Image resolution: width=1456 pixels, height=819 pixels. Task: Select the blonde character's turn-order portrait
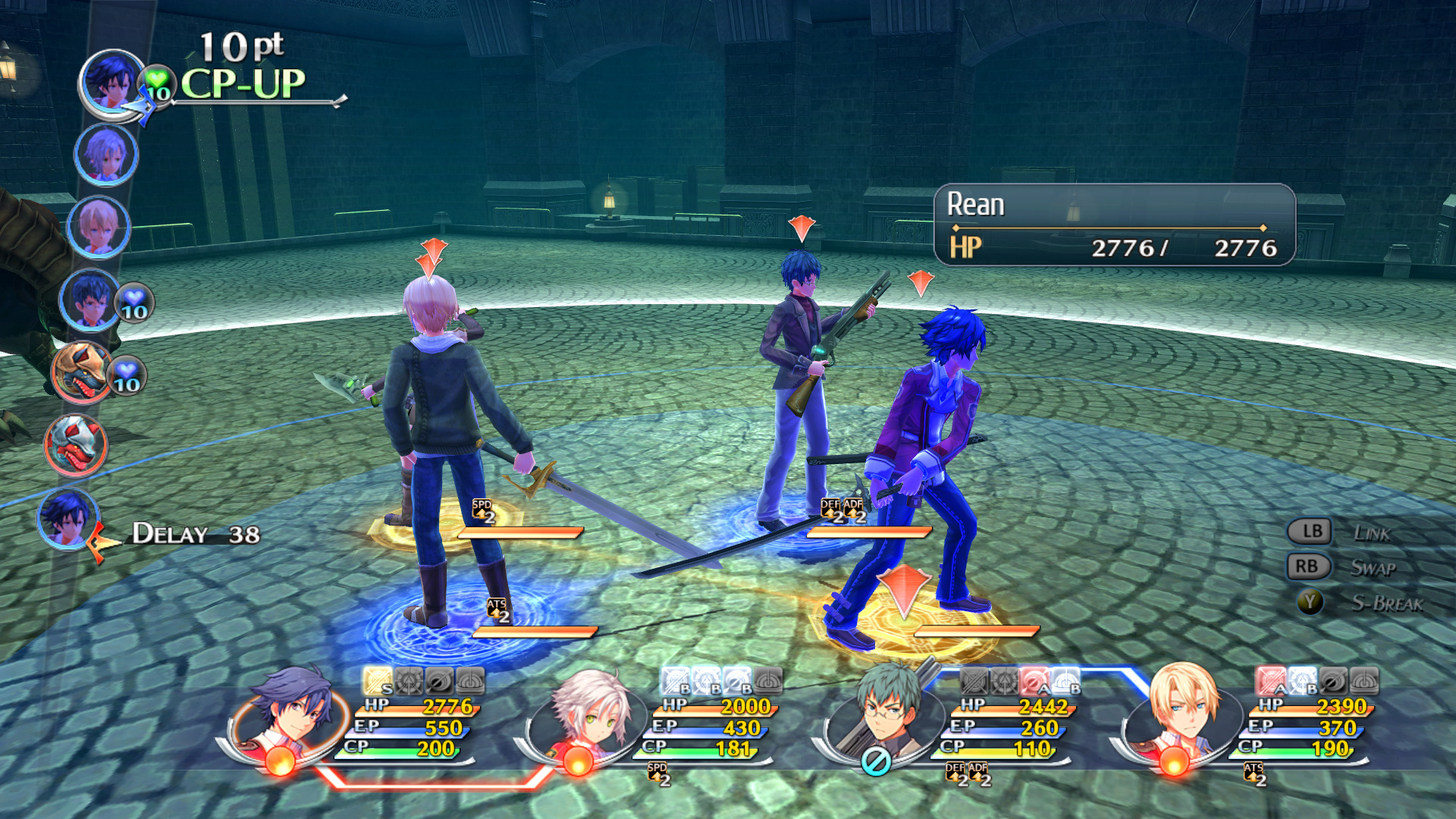[99, 226]
